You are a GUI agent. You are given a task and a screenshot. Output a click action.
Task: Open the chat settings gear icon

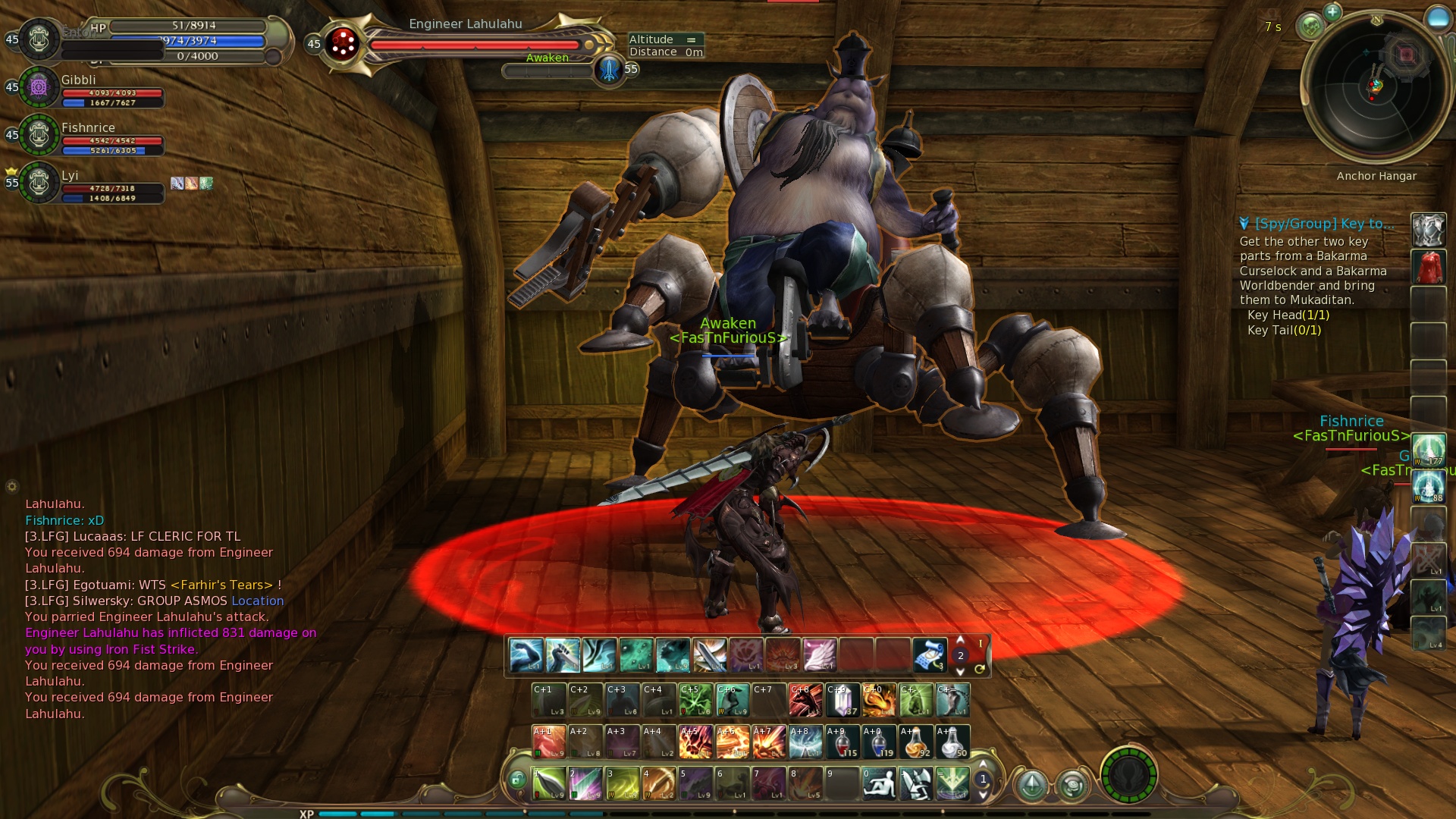coord(11,486)
